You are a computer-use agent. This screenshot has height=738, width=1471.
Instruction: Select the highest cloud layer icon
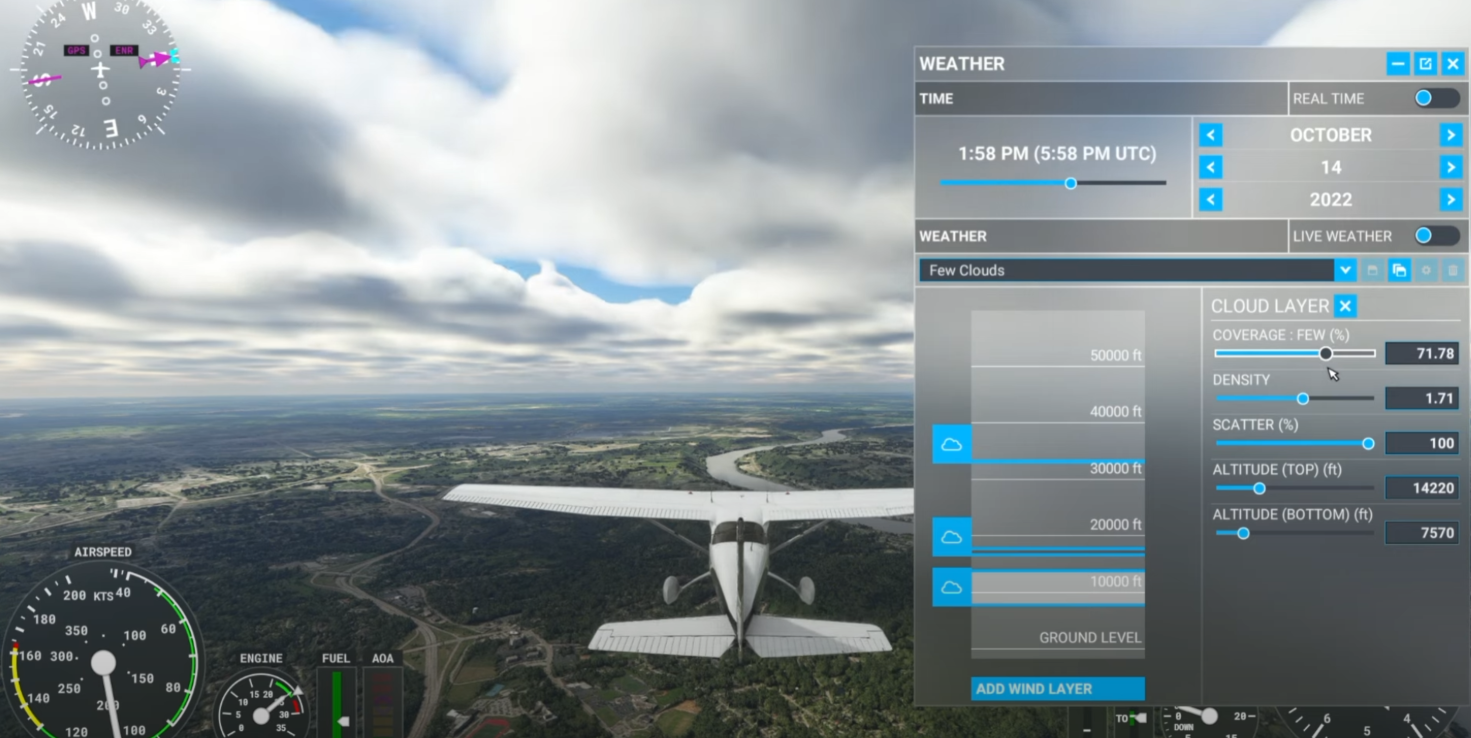coord(952,444)
